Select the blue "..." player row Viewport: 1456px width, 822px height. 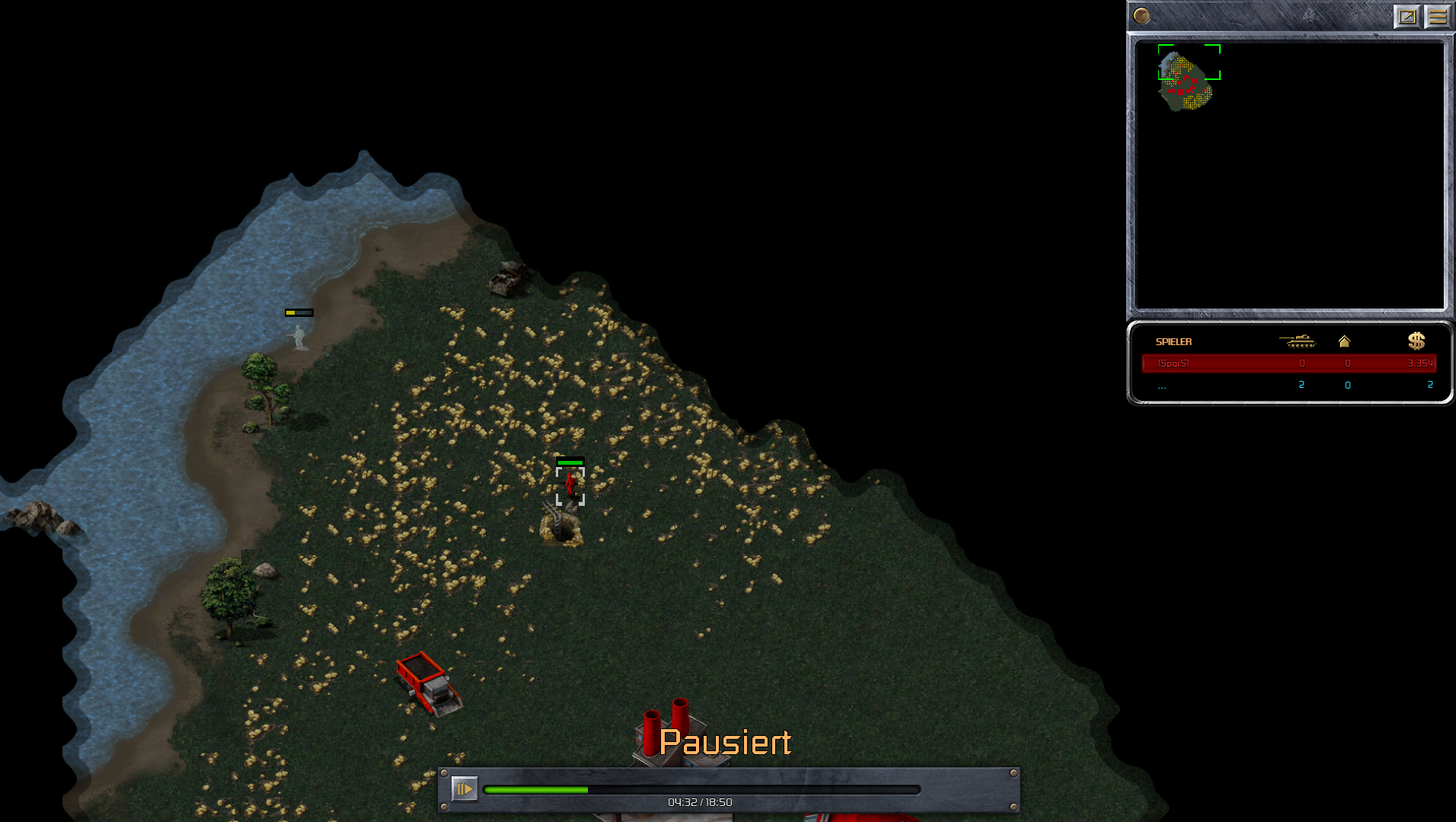click(x=1288, y=385)
